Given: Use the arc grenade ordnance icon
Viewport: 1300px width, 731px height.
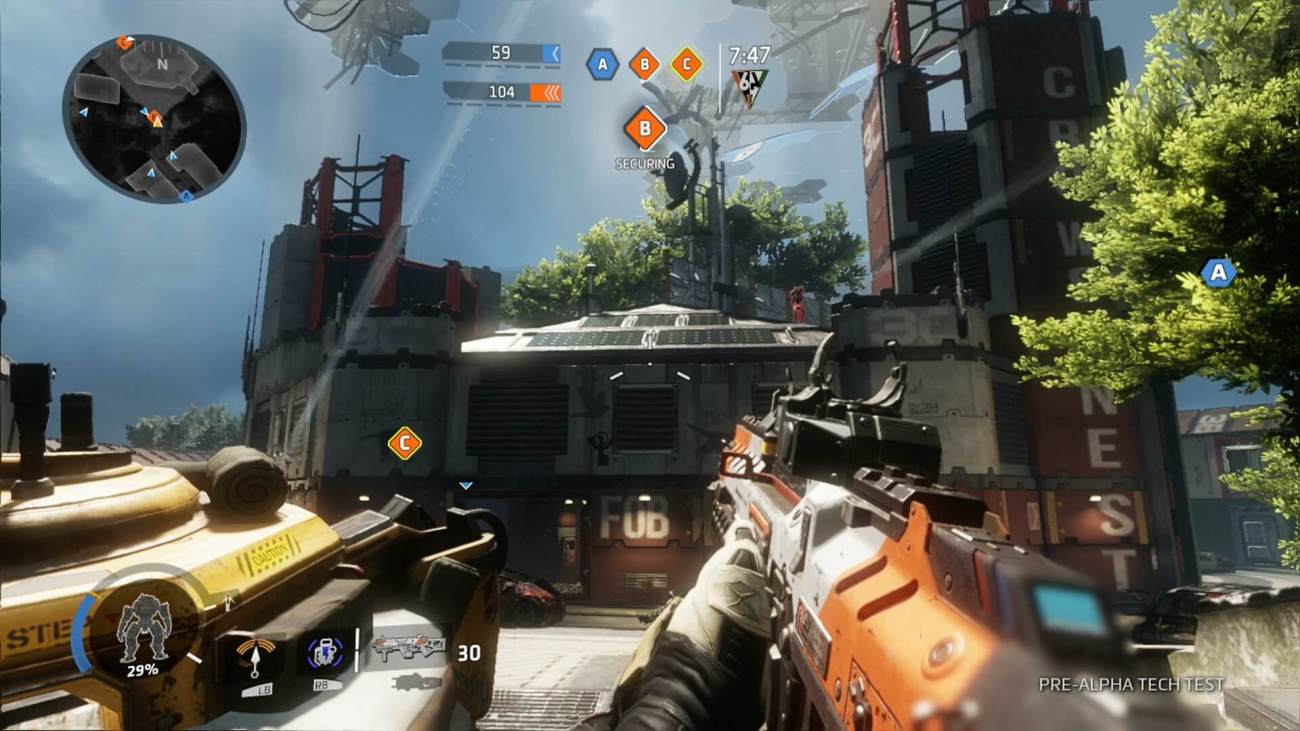Looking at the screenshot, I should (326, 653).
